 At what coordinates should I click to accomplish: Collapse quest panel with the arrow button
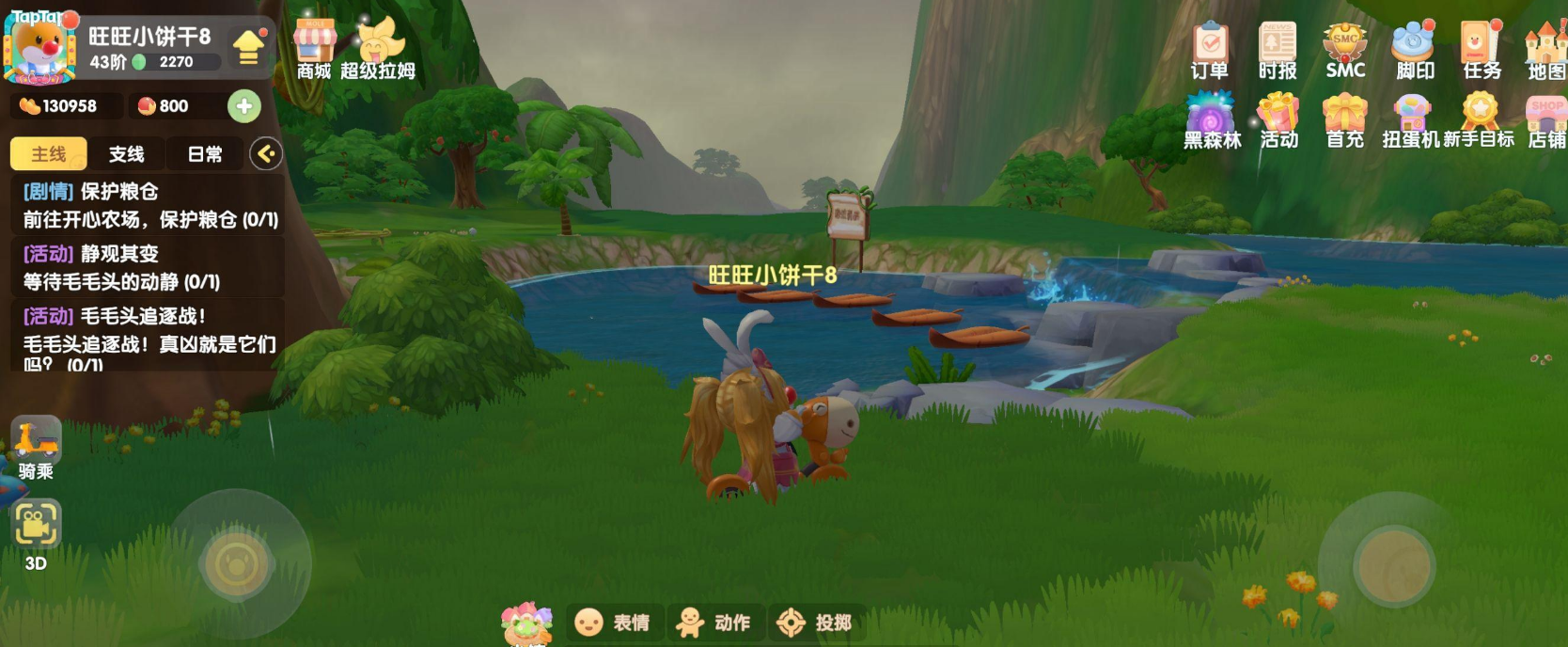point(266,154)
